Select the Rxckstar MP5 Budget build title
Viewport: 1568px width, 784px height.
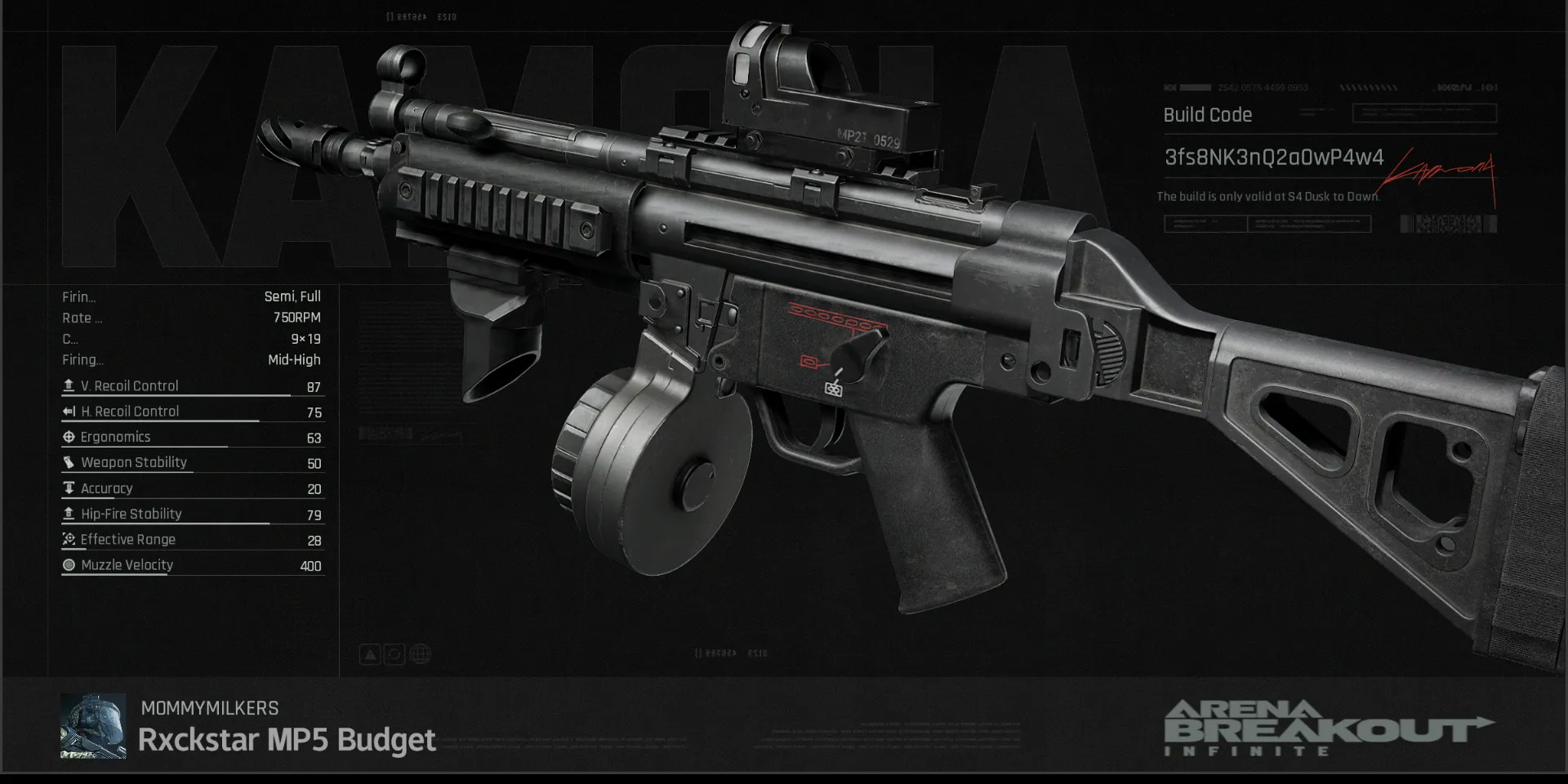coord(287,740)
